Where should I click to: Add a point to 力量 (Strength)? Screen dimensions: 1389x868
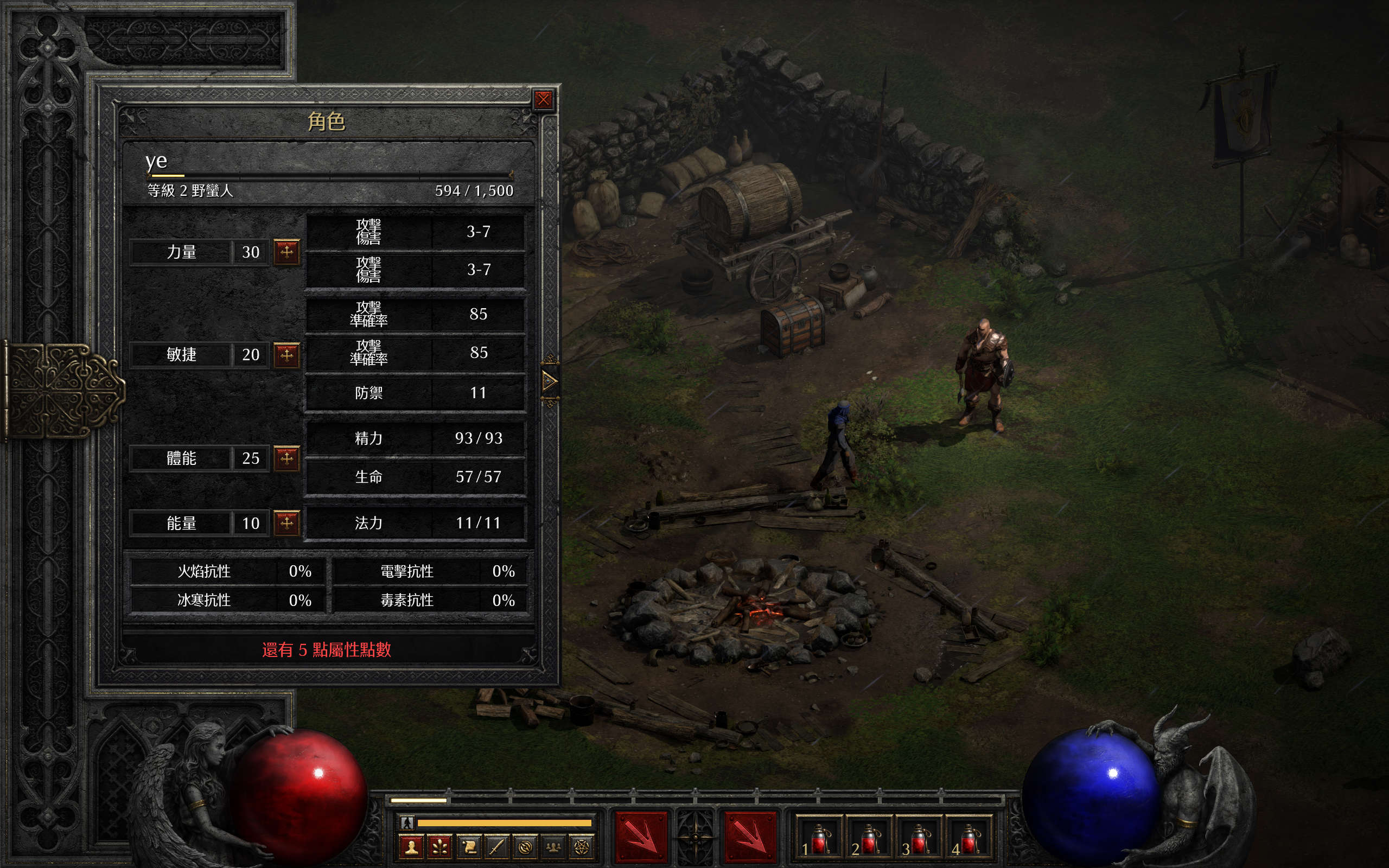[x=286, y=251]
